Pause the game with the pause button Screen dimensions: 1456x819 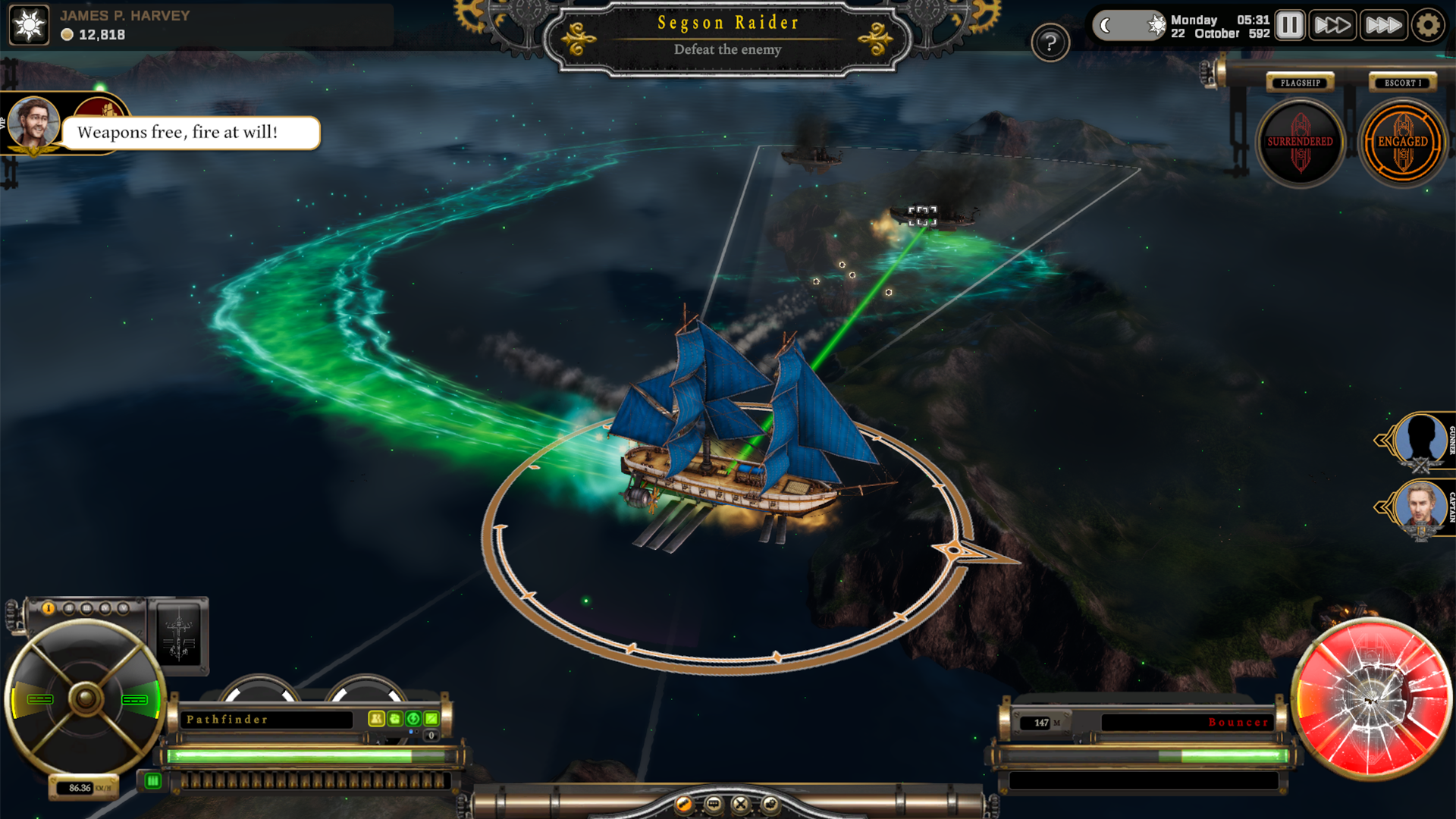tap(1289, 24)
